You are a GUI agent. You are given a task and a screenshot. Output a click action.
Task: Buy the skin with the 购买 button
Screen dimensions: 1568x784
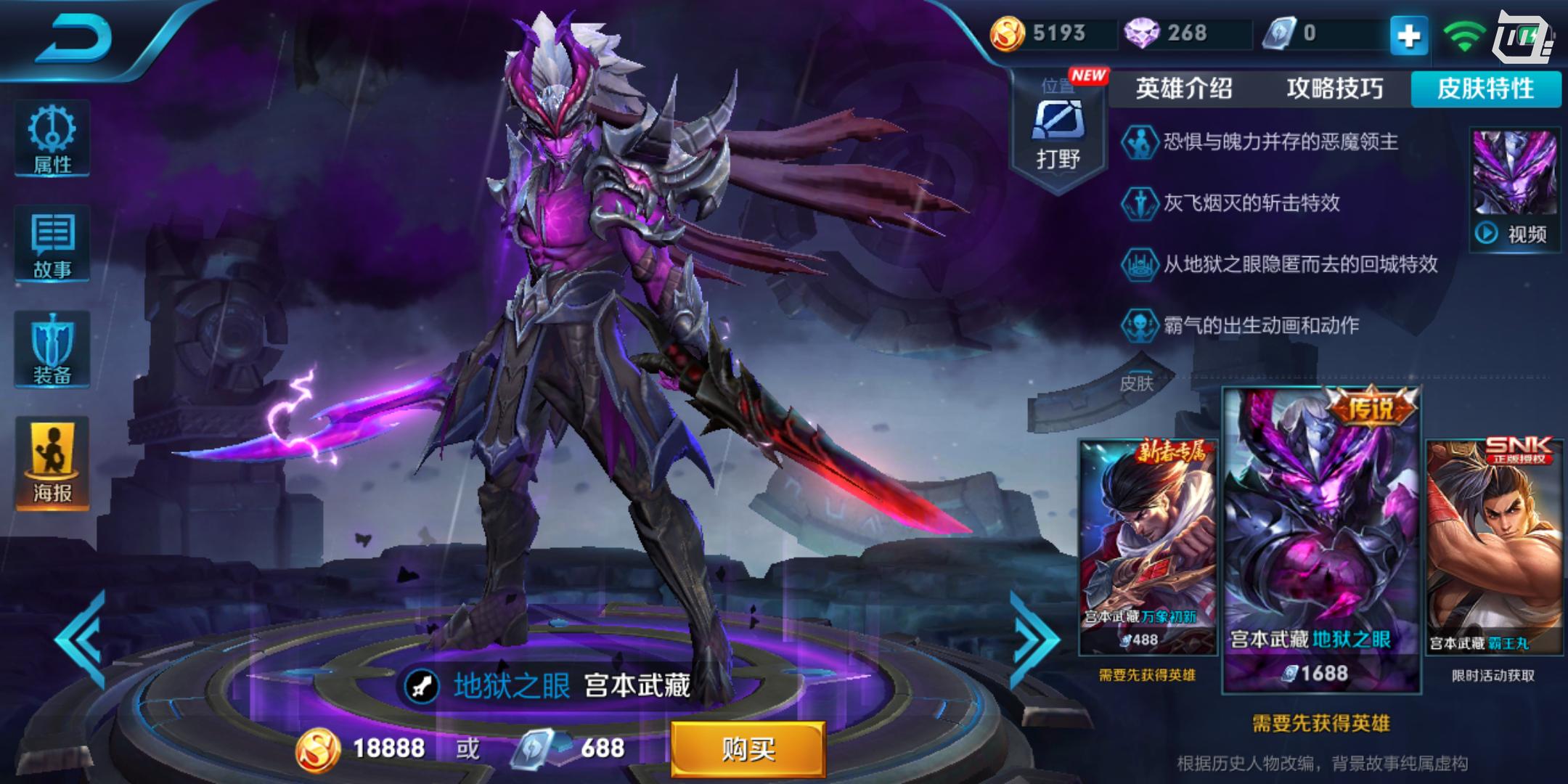pos(748,748)
